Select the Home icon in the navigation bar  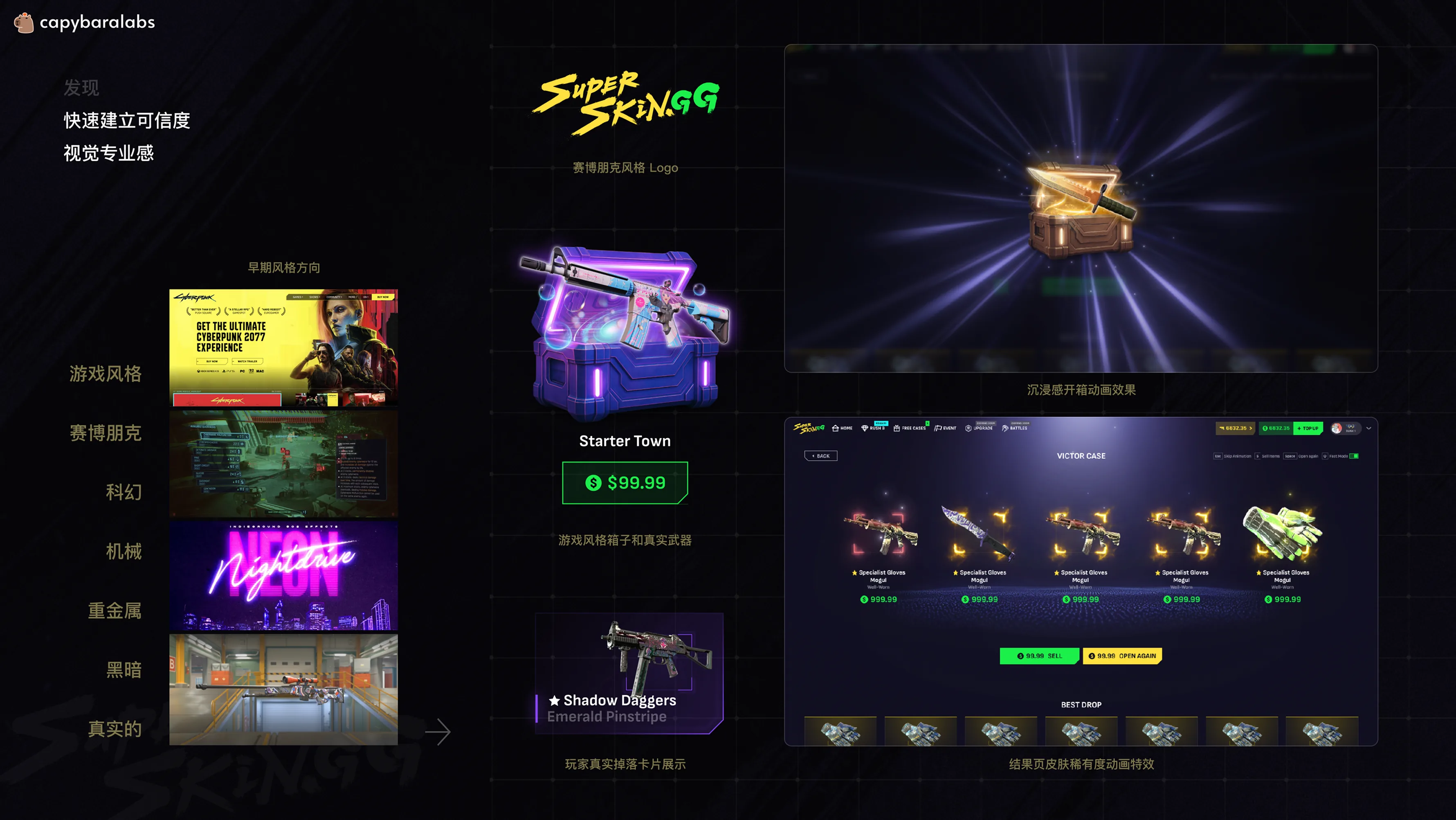tap(836, 428)
